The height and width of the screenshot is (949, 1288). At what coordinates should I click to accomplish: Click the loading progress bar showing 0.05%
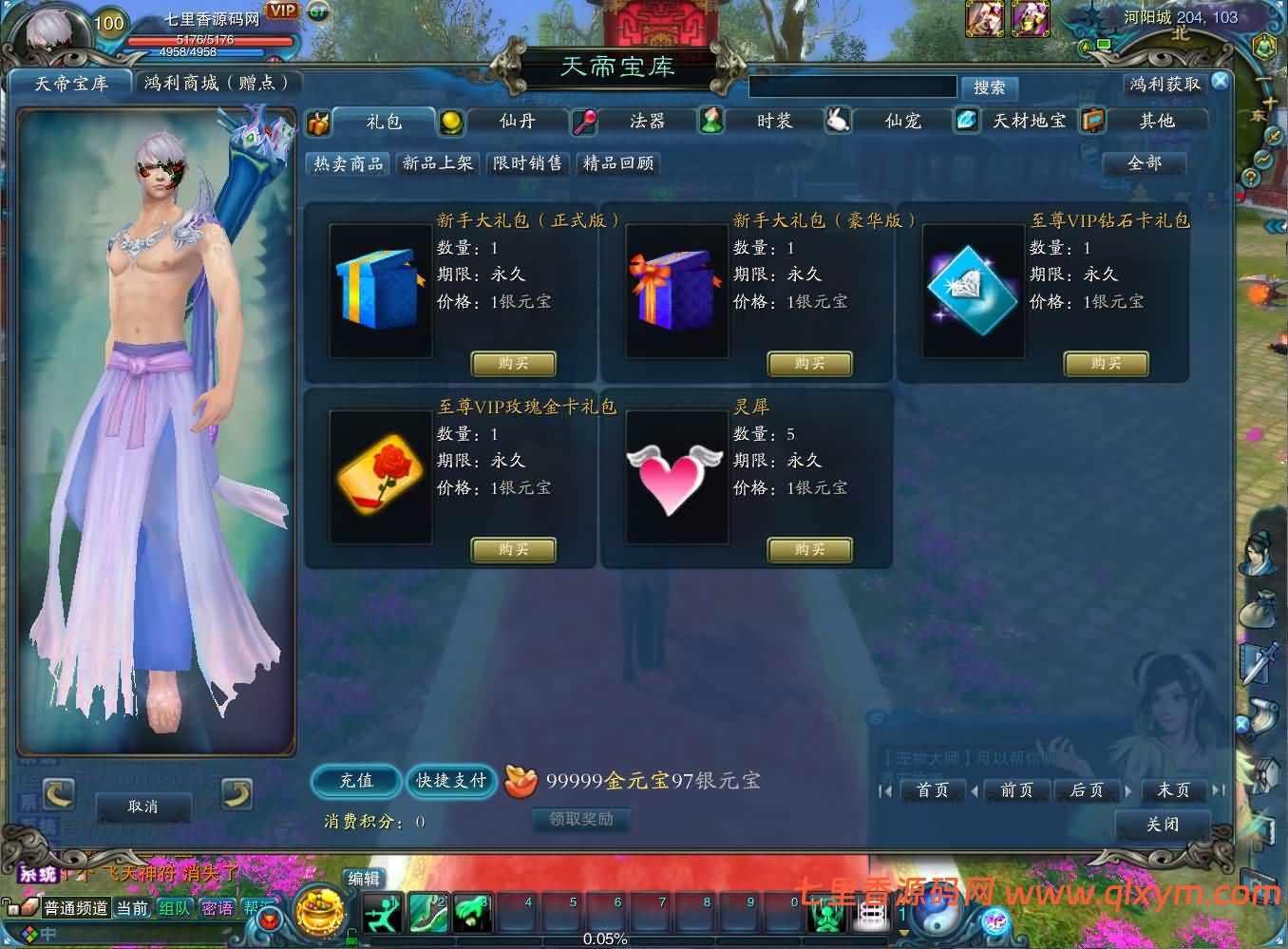pos(605,940)
